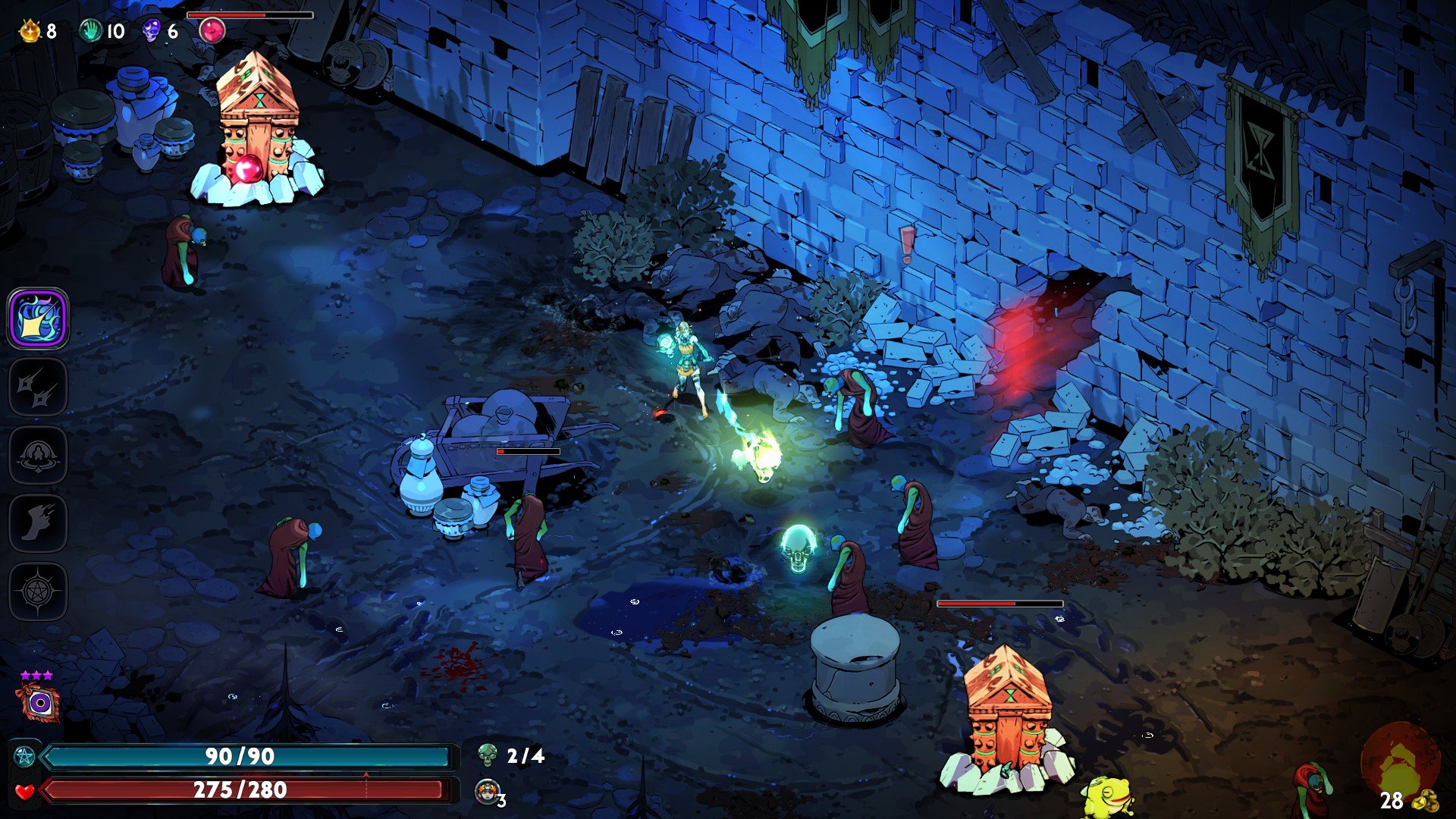Select the empty cast boon slot
This screenshot has width=1456, height=819.
[39, 455]
